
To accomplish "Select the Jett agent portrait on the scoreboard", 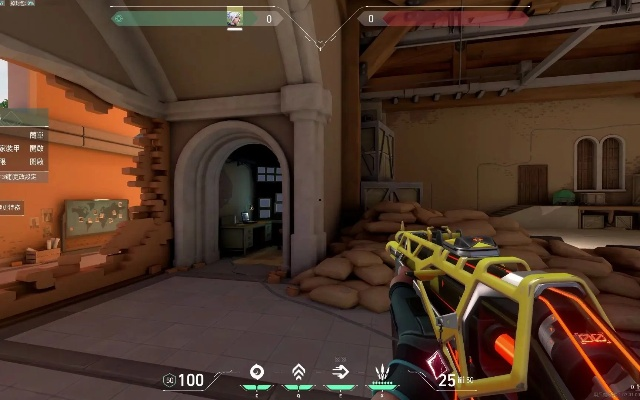I will tap(235, 18).
